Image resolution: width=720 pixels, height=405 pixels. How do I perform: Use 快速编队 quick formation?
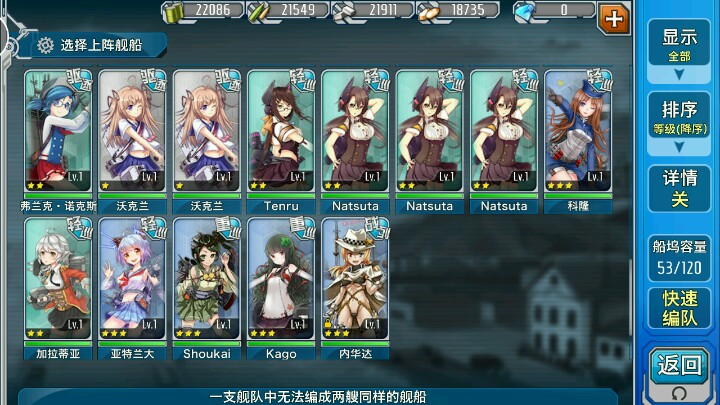(x=679, y=308)
